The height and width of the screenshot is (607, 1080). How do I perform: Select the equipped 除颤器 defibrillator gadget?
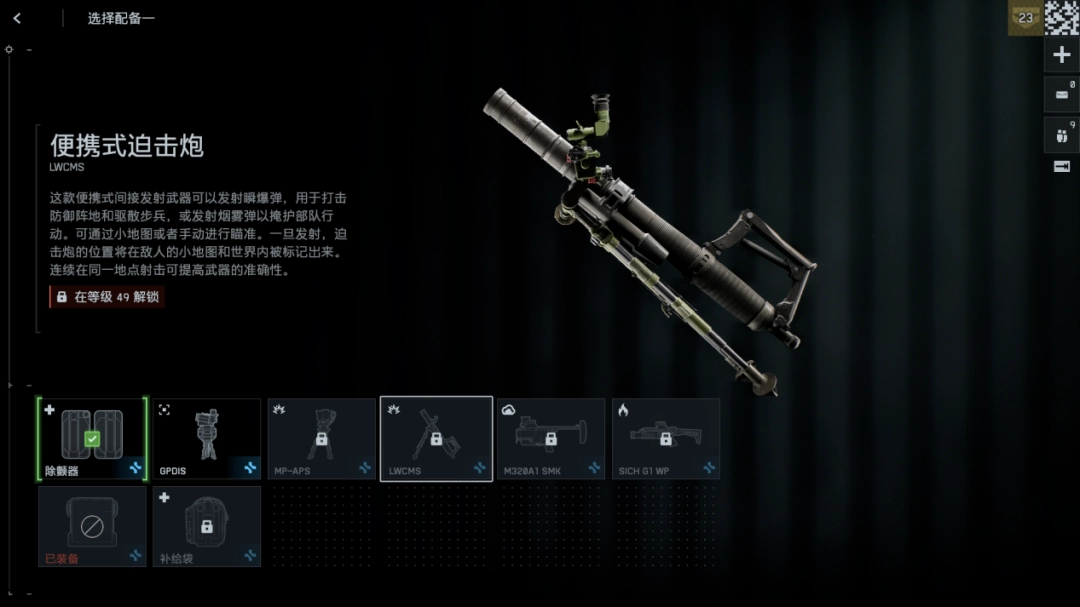click(92, 438)
